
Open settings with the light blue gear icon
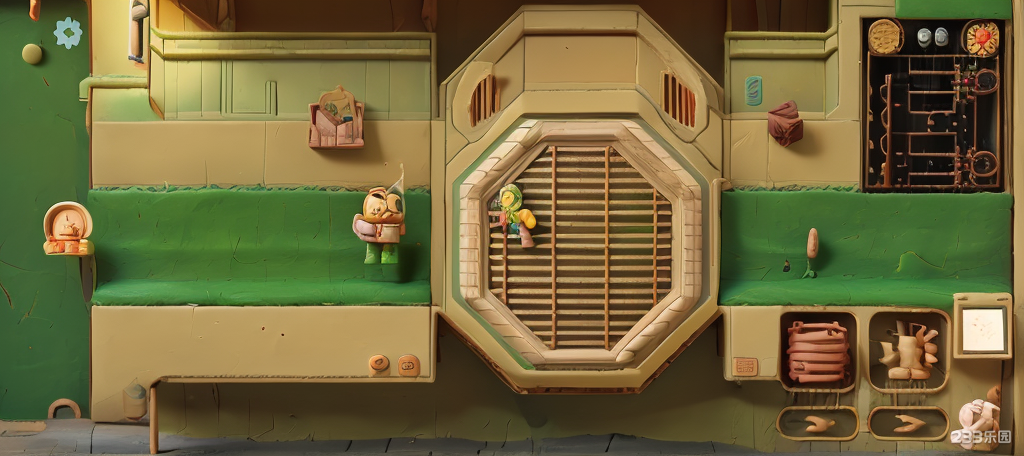click(68, 32)
